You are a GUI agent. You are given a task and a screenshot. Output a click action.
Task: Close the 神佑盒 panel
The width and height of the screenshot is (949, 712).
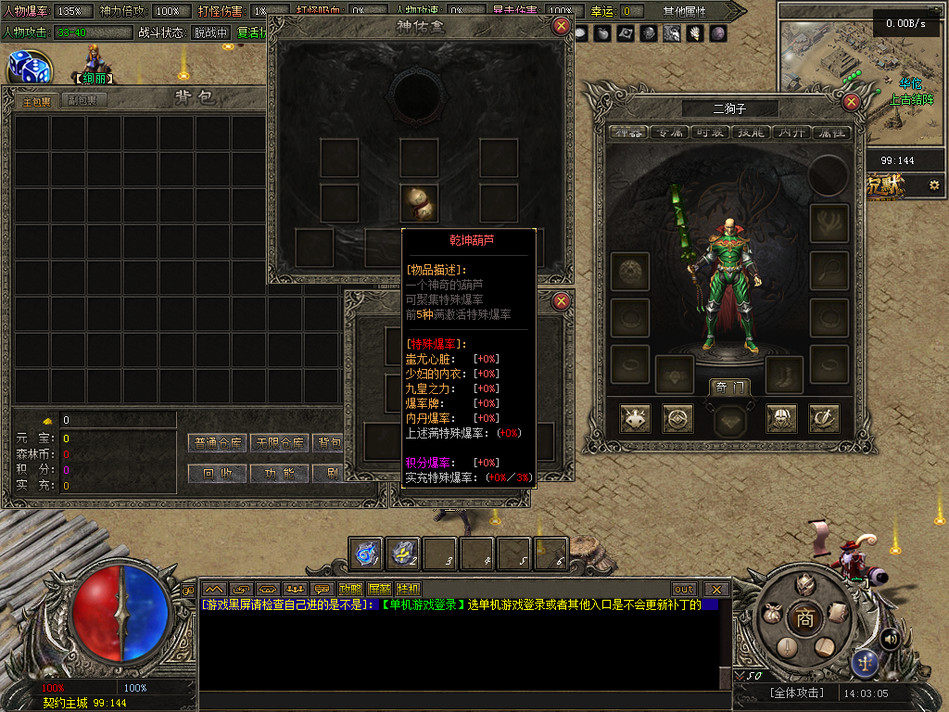(x=561, y=27)
